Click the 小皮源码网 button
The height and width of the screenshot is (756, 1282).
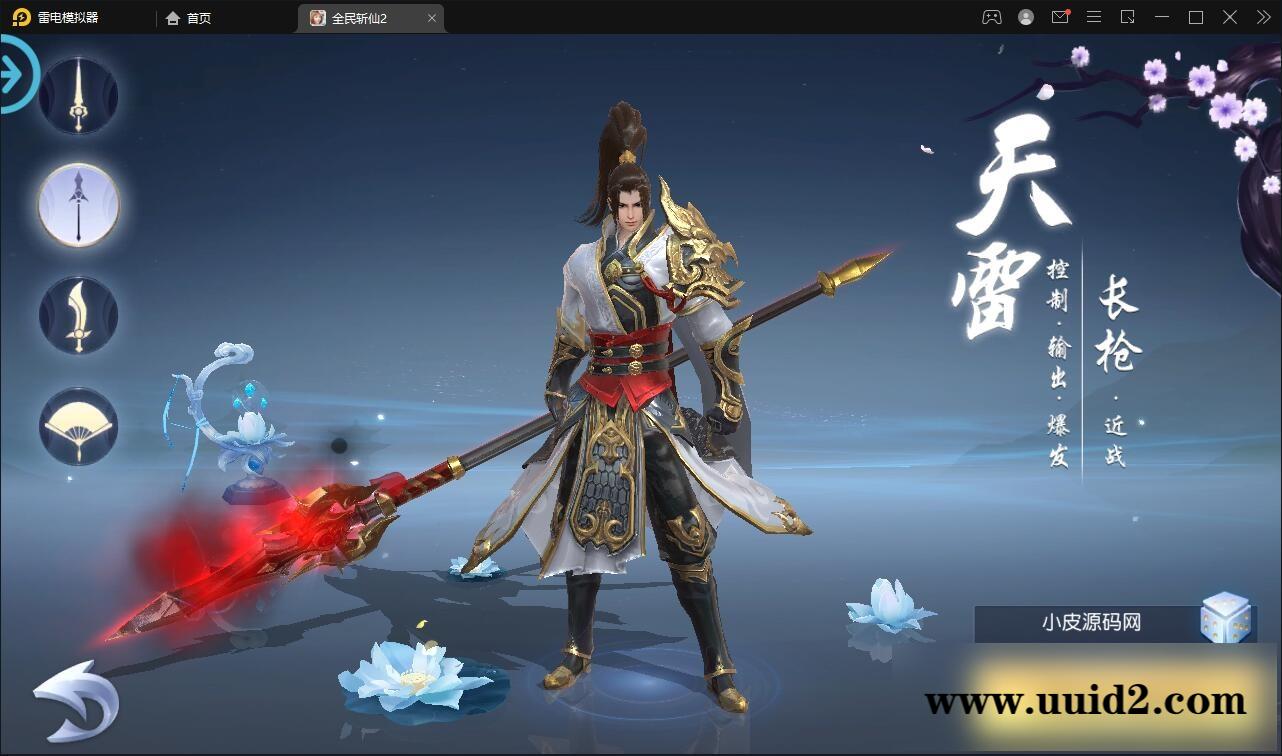1093,622
